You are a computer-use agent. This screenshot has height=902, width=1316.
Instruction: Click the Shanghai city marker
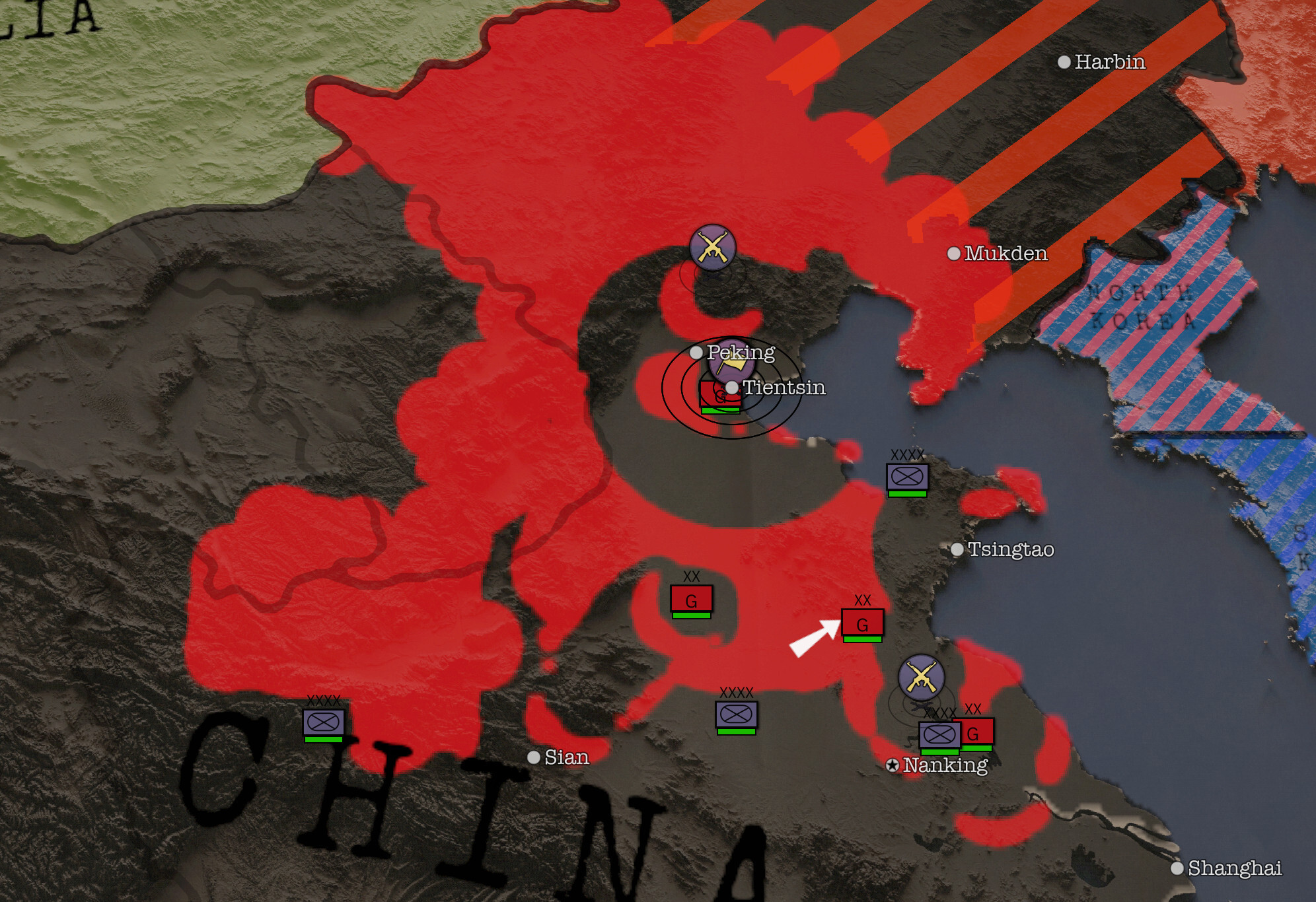[1177, 868]
